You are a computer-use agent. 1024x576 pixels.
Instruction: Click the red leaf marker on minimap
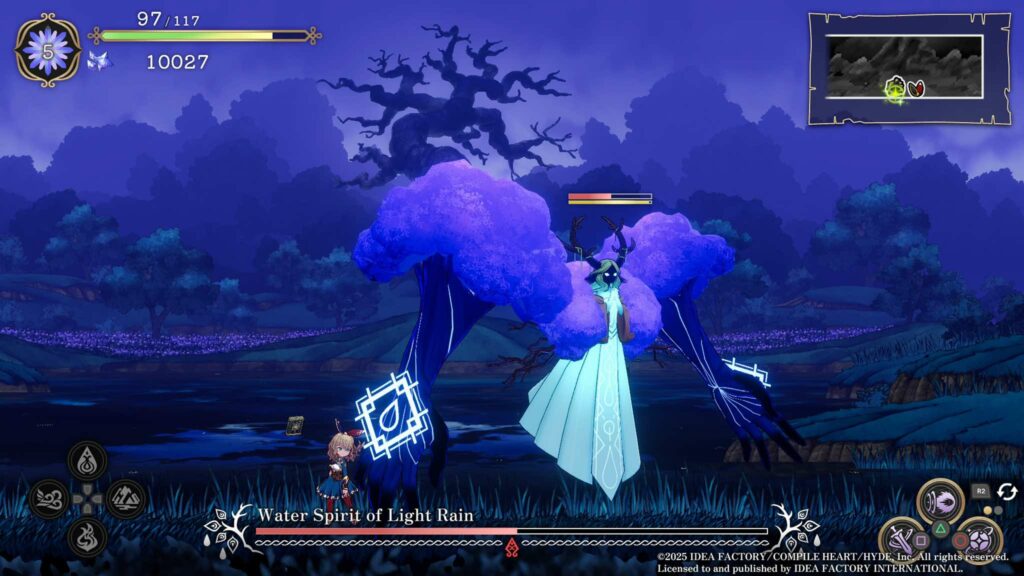(x=917, y=88)
